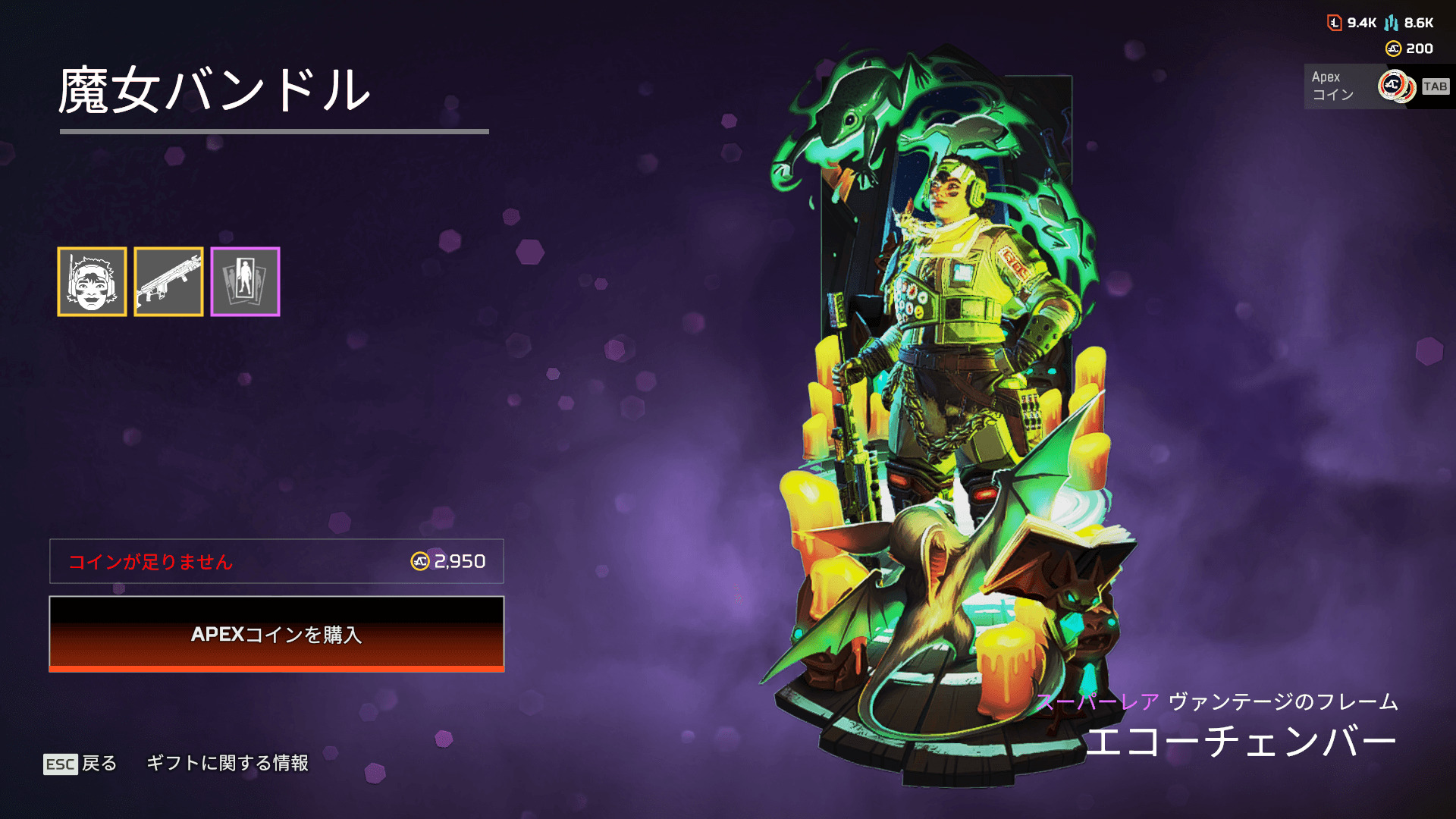The width and height of the screenshot is (1456, 819).
Task: Select the sniper weapon skin thumbnail
Action: click(x=168, y=281)
